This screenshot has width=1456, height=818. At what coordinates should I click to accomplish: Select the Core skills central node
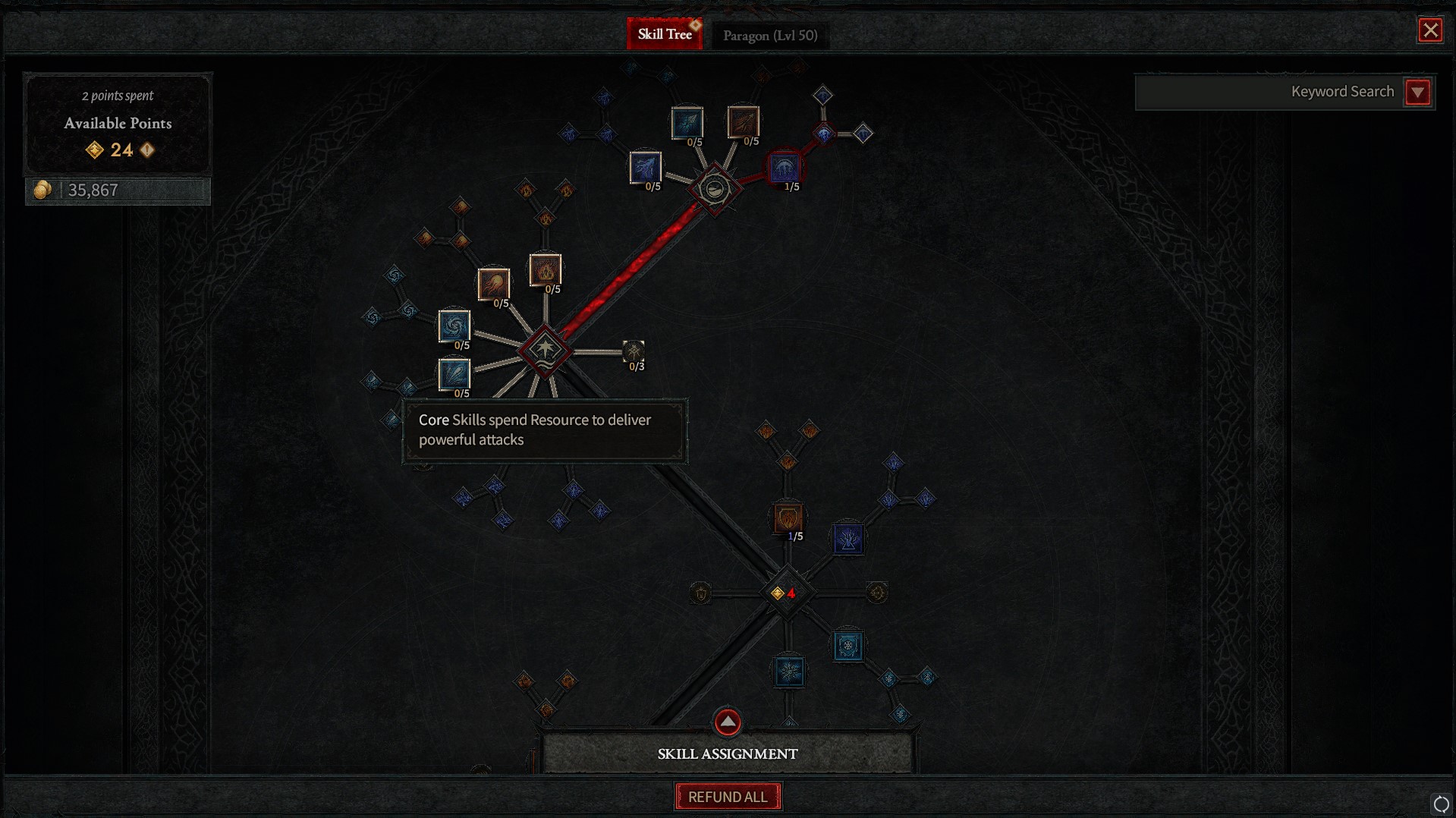coord(545,351)
